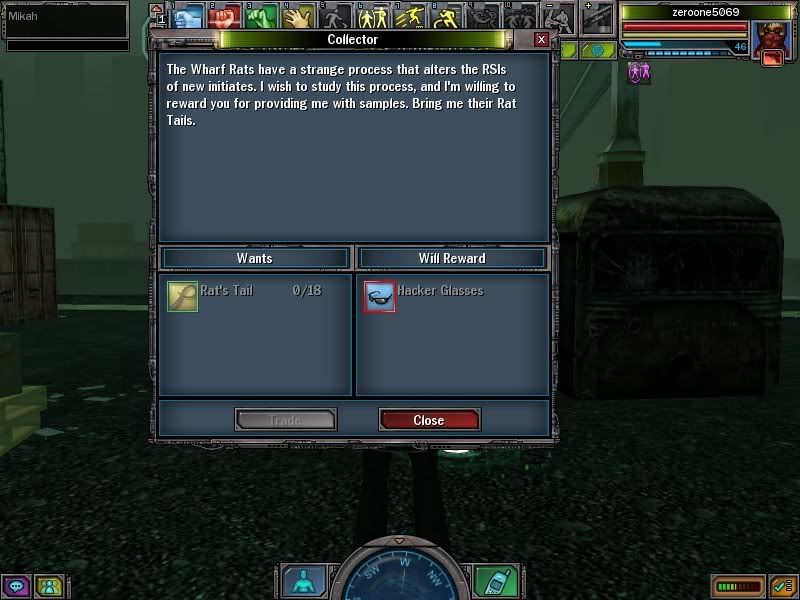
Task: Close the Collector dialog with the red Close button
Action: click(429, 420)
